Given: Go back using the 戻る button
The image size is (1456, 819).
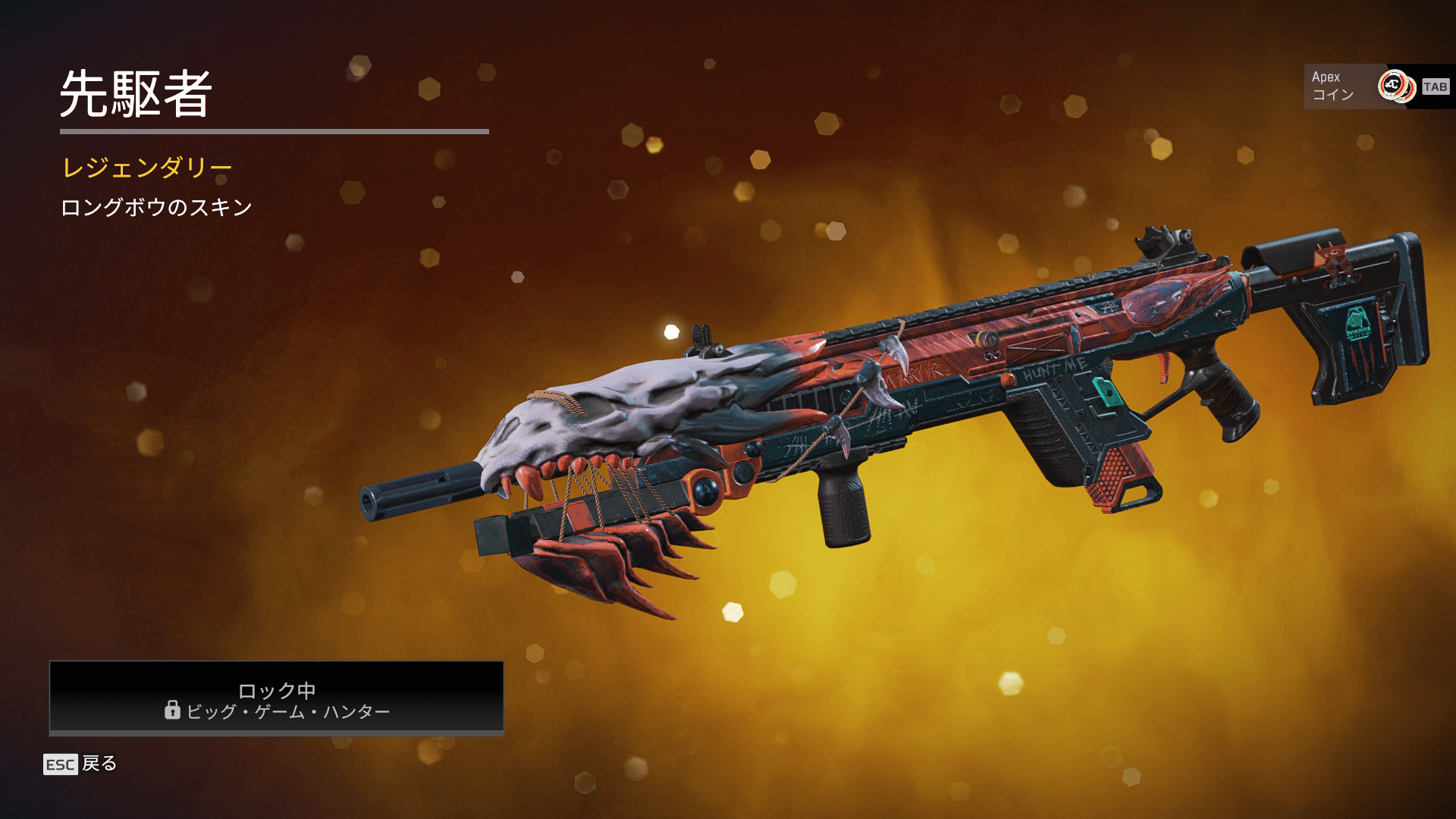Looking at the screenshot, I should (81, 764).
